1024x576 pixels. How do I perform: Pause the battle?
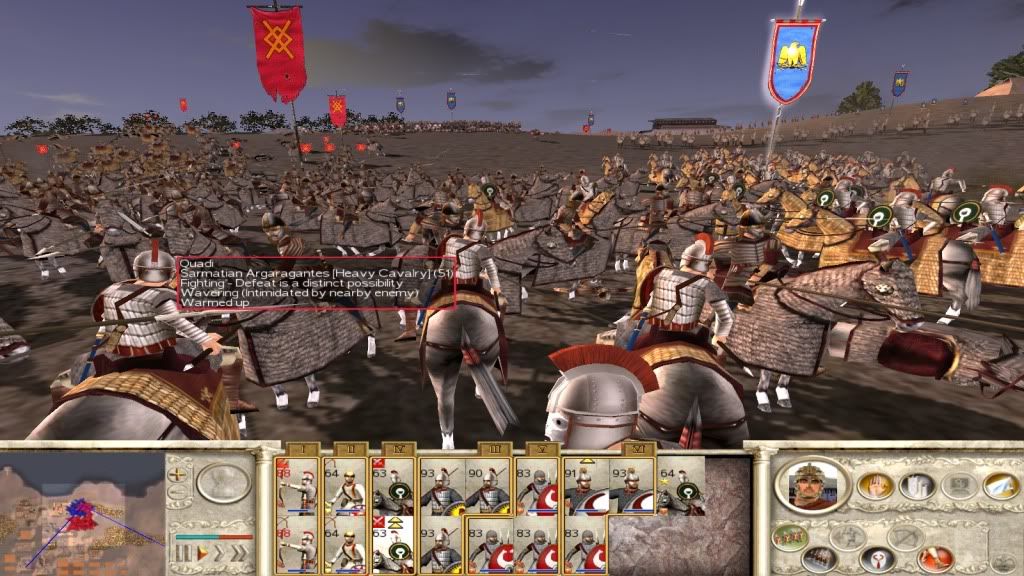183,552
